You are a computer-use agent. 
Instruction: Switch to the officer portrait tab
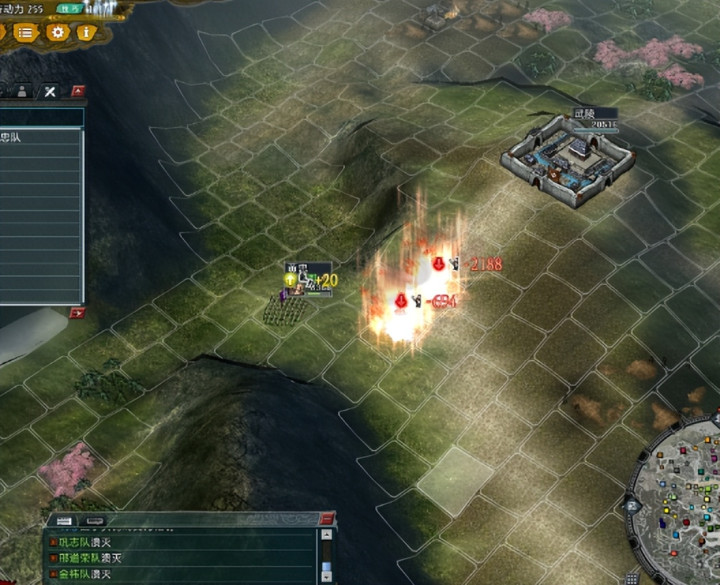click(22, 92)
